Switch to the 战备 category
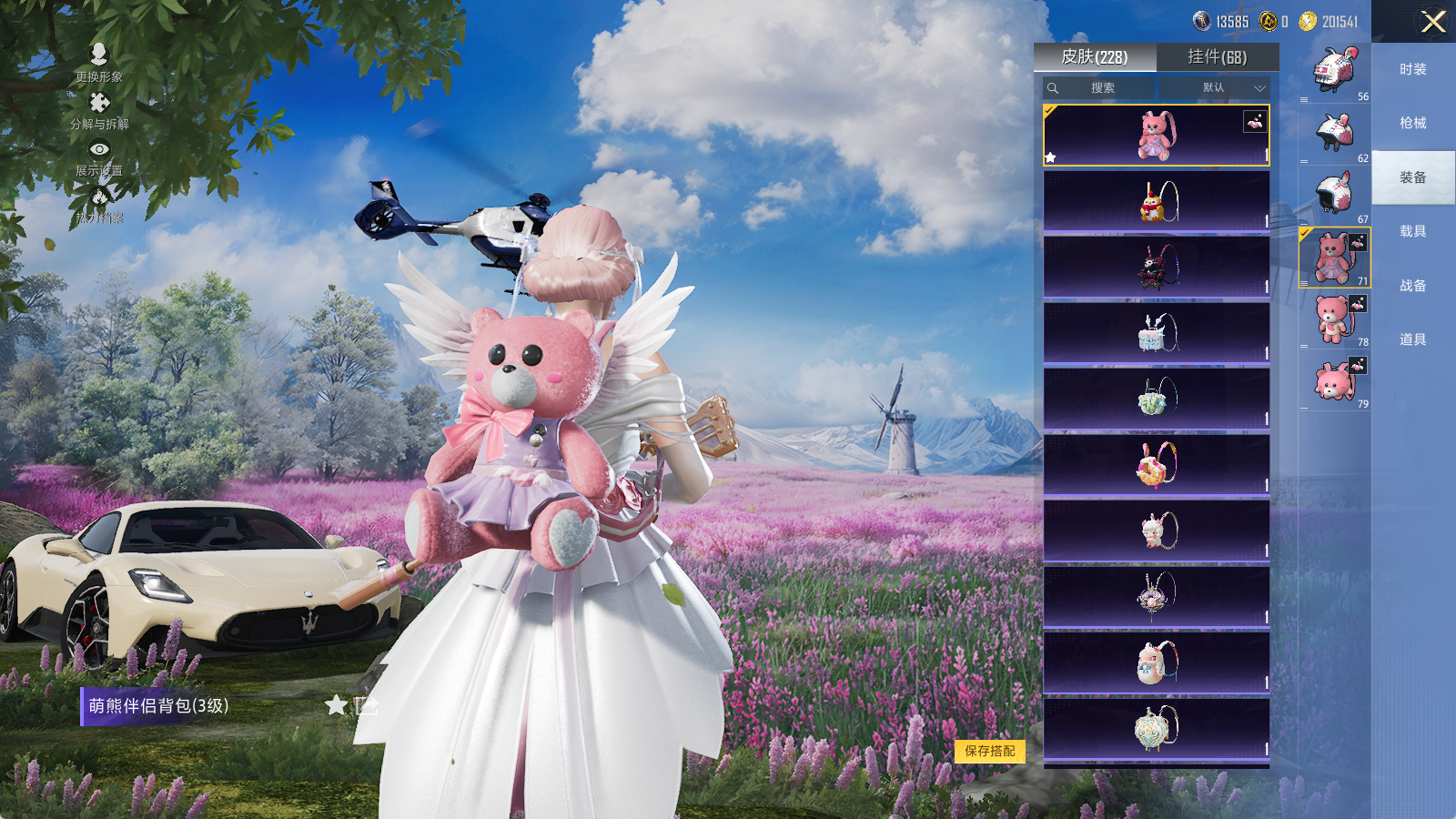The image size is (1456, 819). (x=1412, y=286)
